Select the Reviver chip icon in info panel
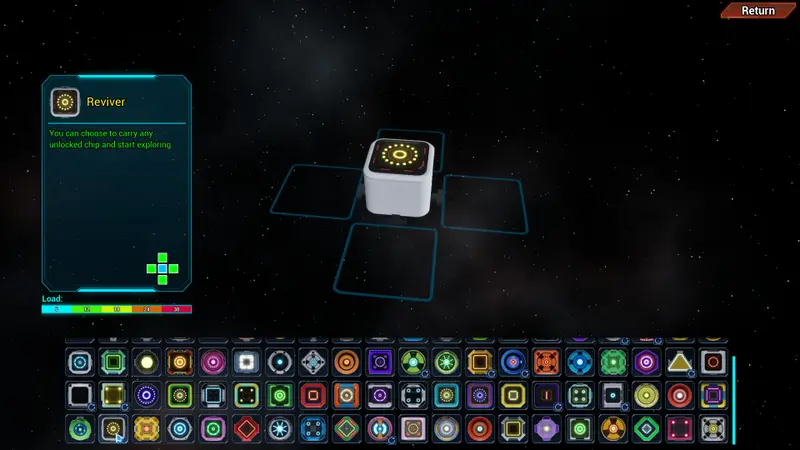 66,102
